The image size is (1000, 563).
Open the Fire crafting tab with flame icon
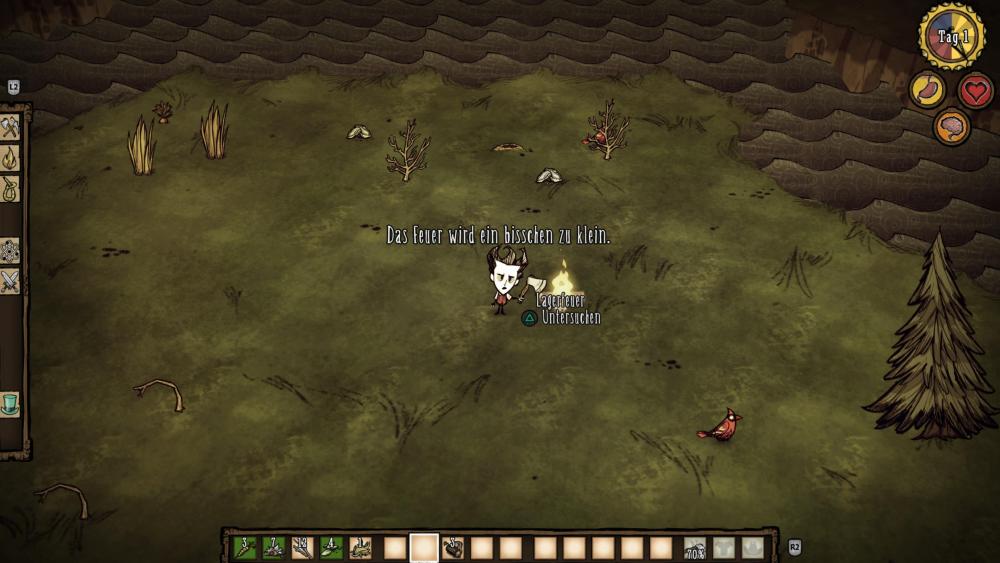(x=10, y=157)
